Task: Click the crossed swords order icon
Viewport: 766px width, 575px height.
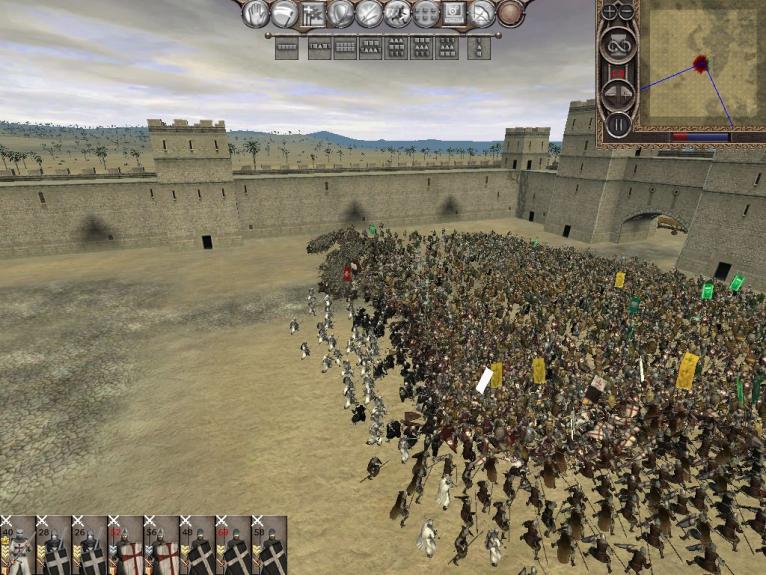Action: point(369,14)
